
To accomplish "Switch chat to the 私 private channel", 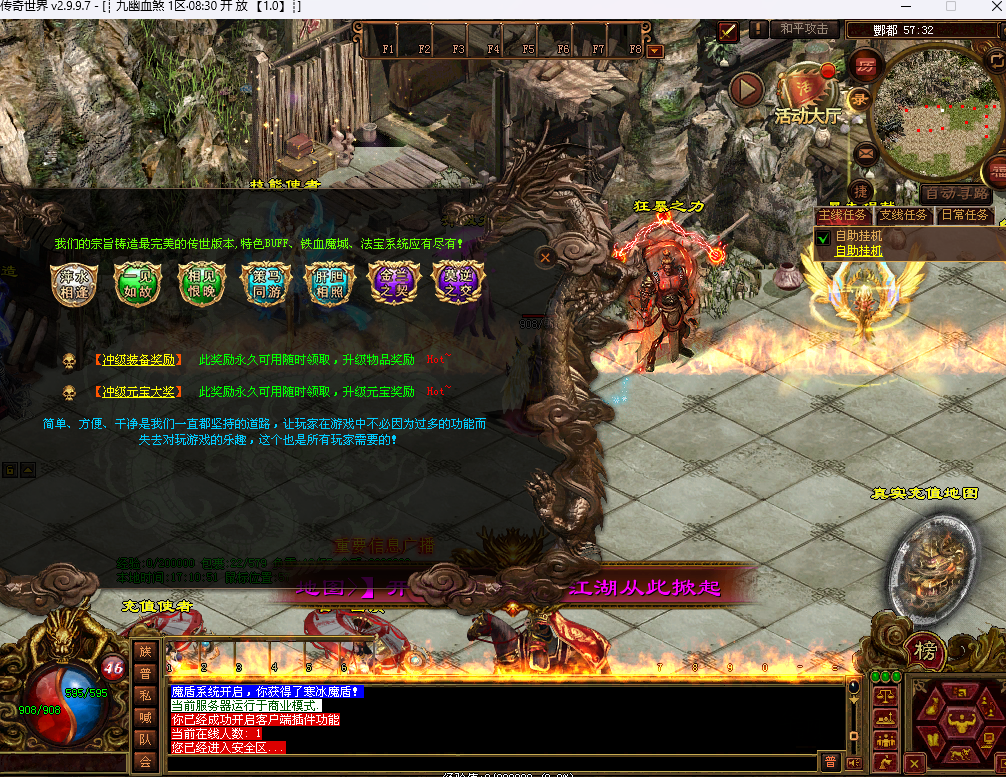I will click(145, 695).
